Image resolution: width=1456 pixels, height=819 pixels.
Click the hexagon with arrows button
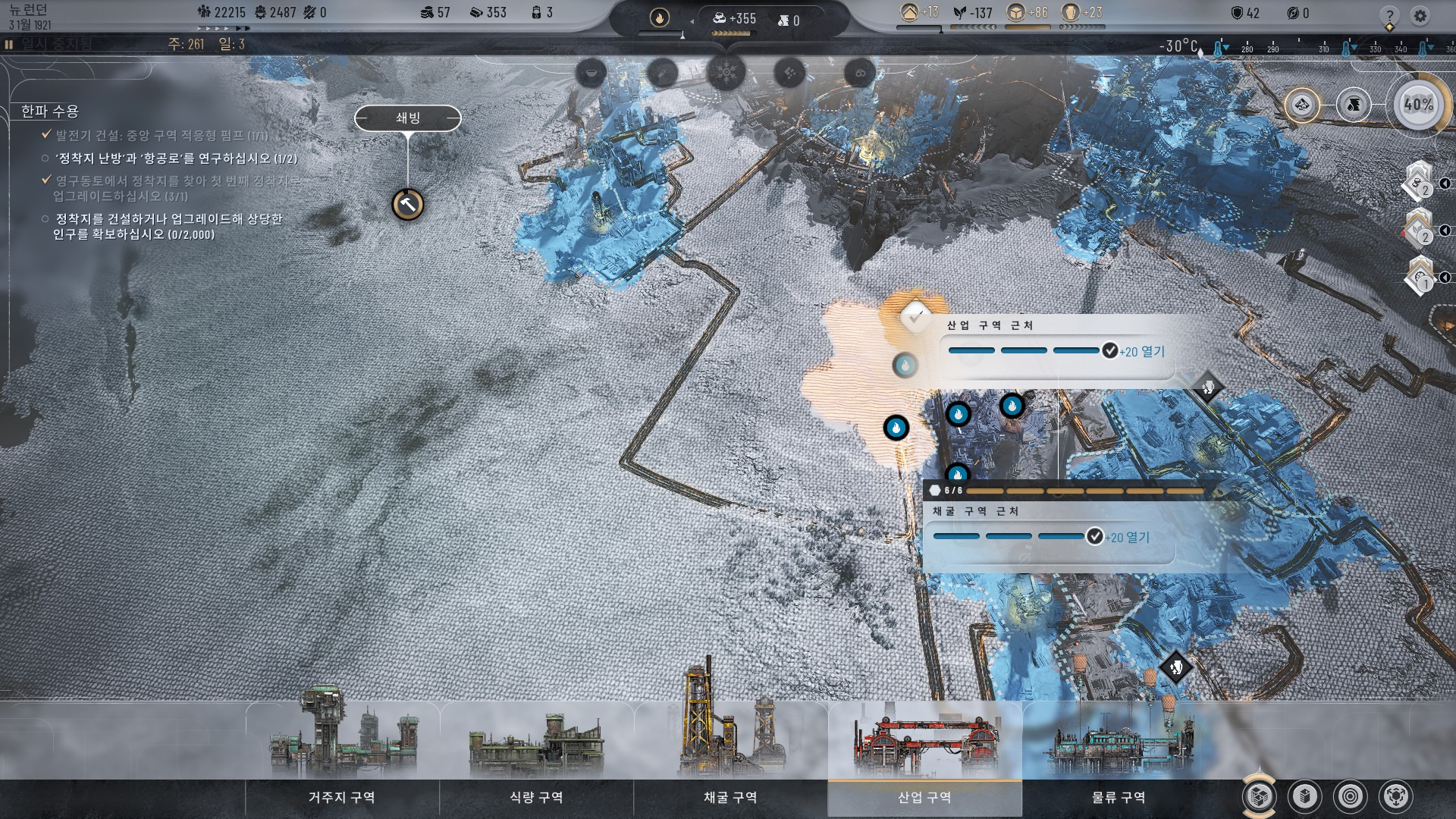coord(1396,796)
